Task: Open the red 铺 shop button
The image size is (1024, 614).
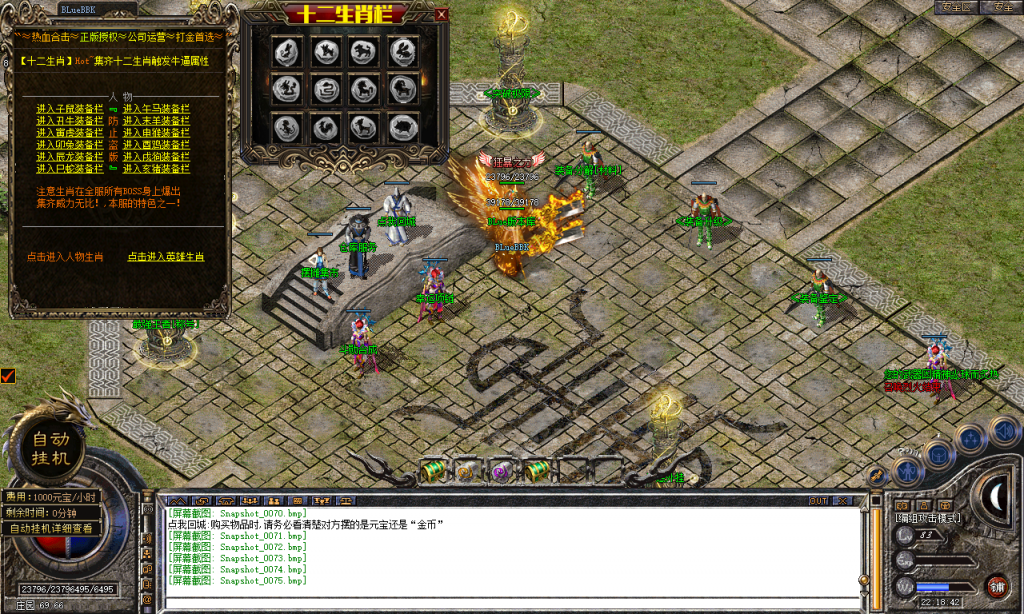Action: point(996,586)
